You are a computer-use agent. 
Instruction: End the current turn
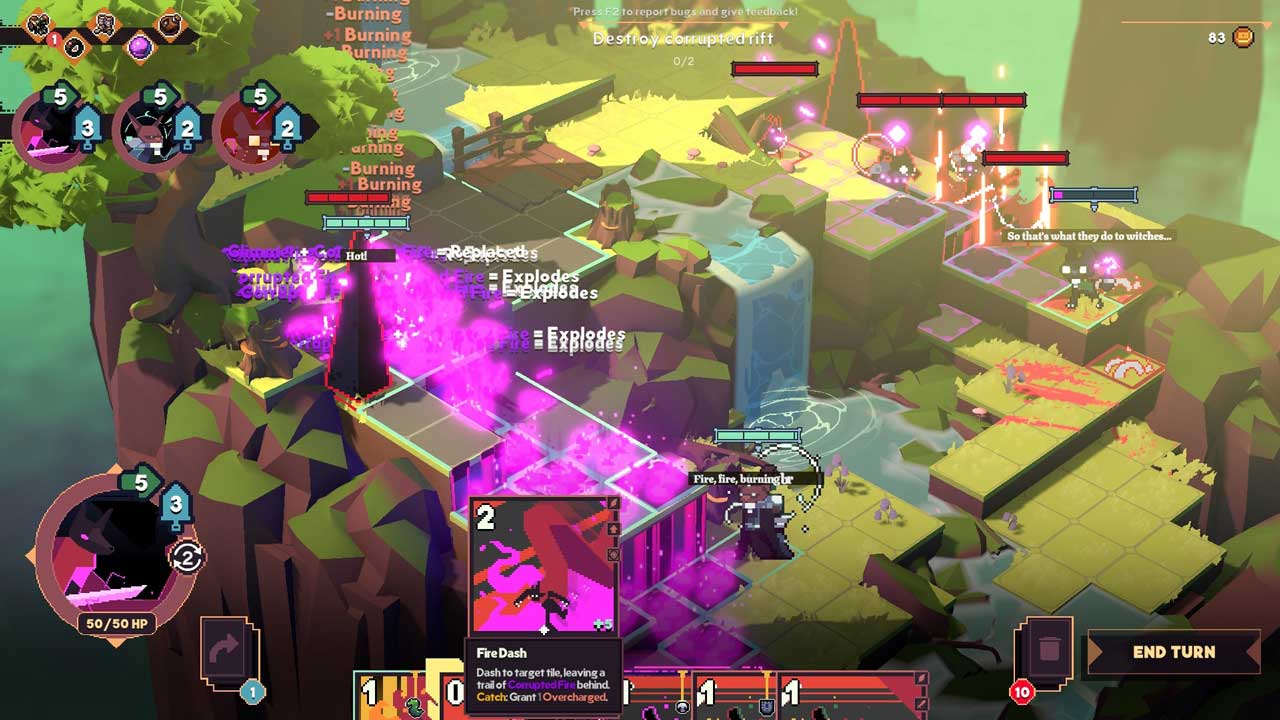(x=1173, y=652)
